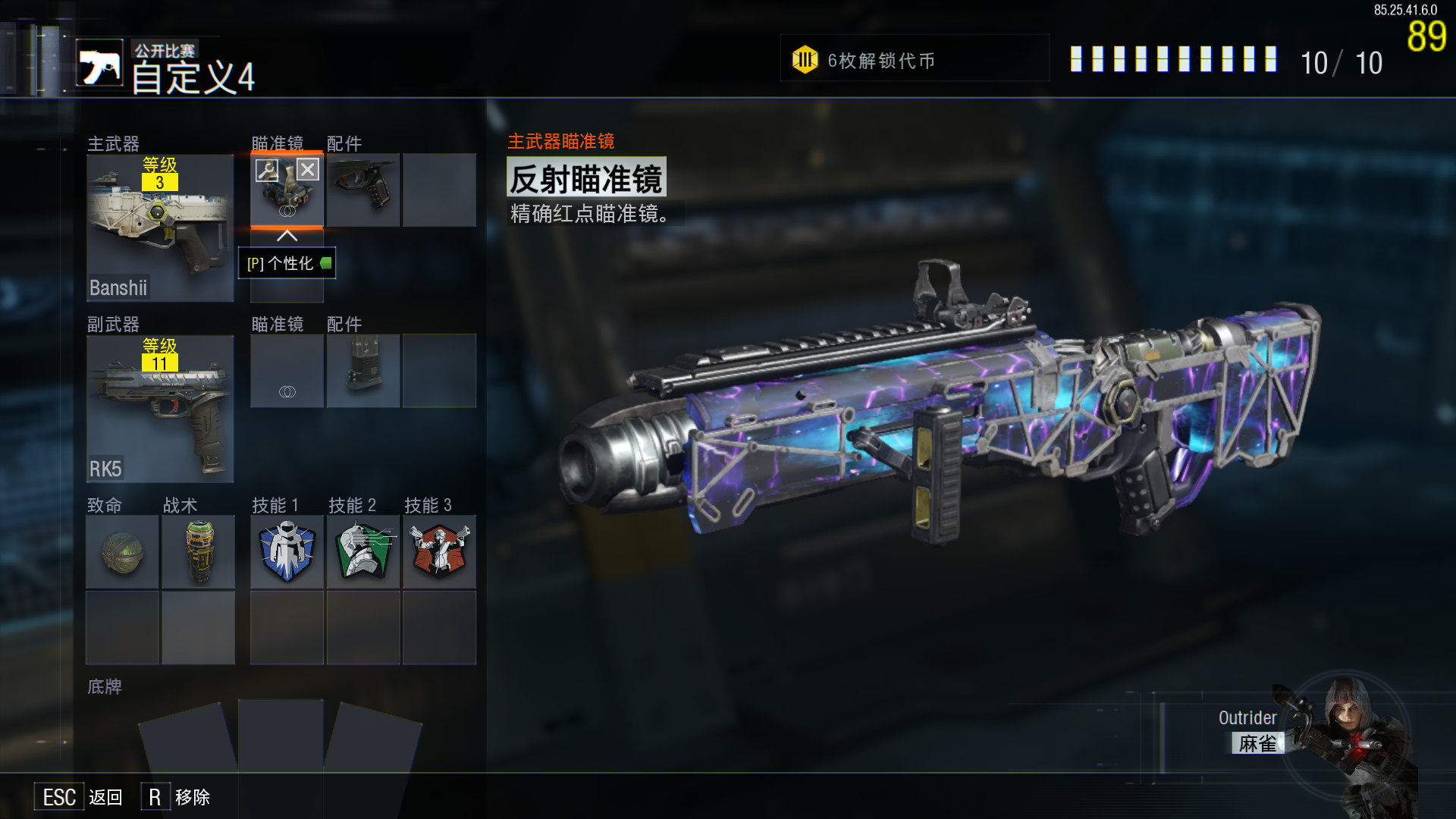
Task: Select the Banshii primary weapon slot
Action: (160, 227)
